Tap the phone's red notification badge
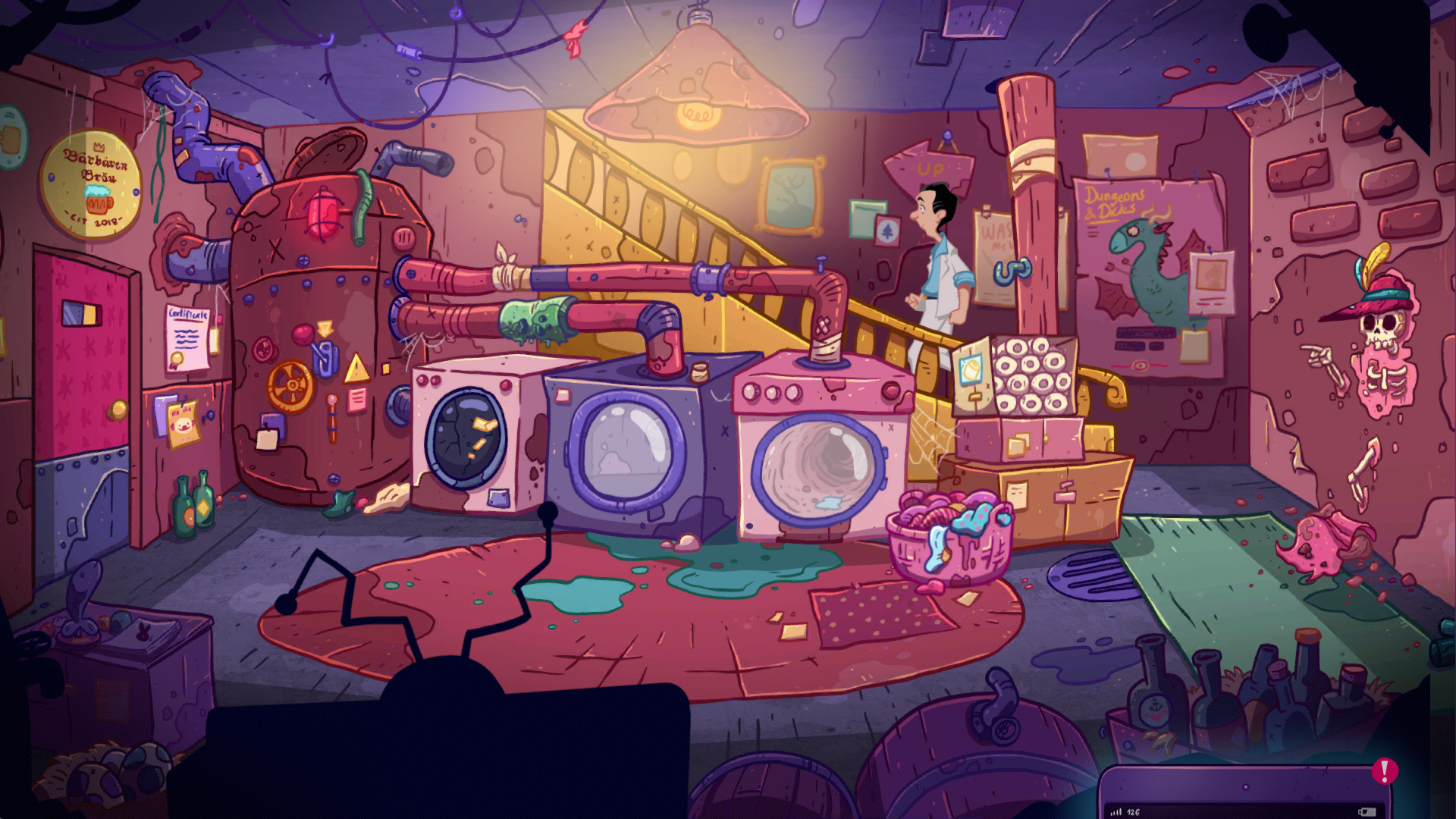Image resolution: width=1456 pixels, height=819 pixels. point(1385,773)
